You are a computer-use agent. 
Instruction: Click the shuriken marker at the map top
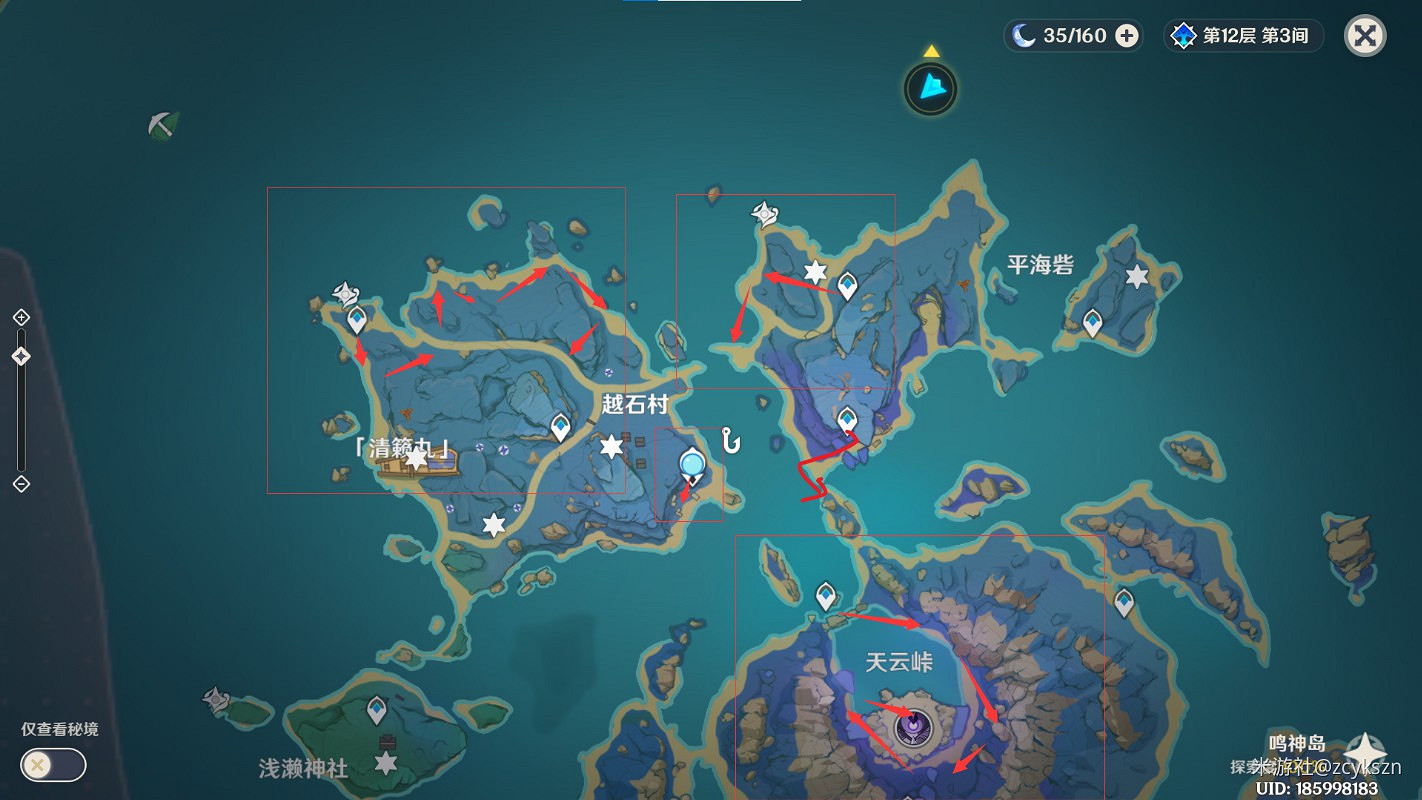763,212
